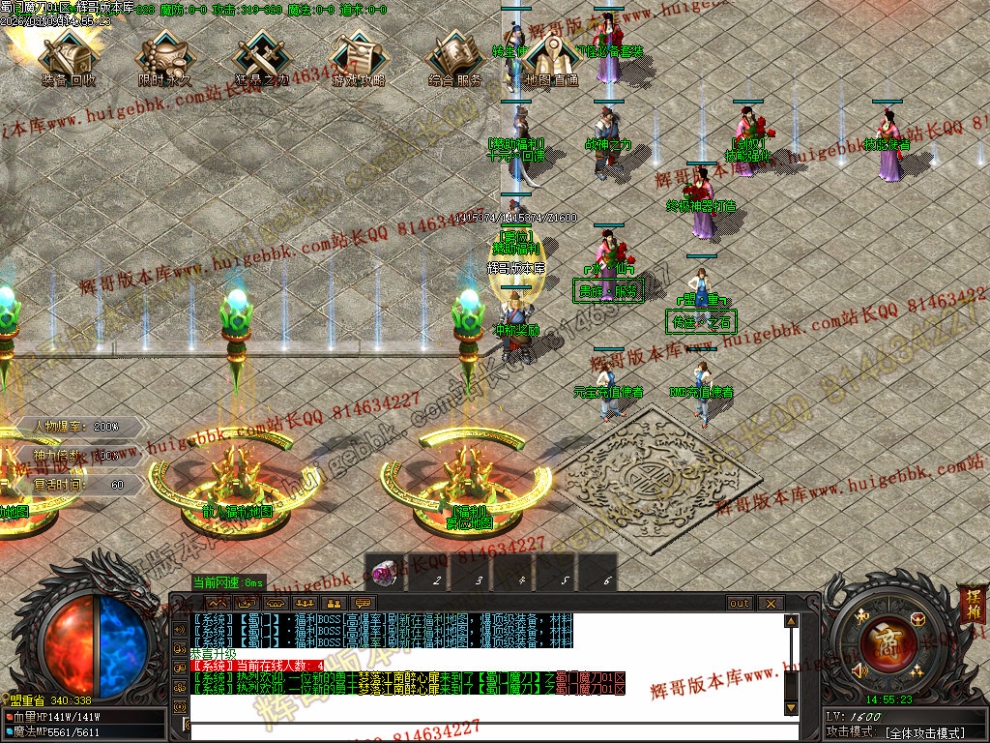Close the chat panel with X
This screenshot has height=743, width=990.
769,603
